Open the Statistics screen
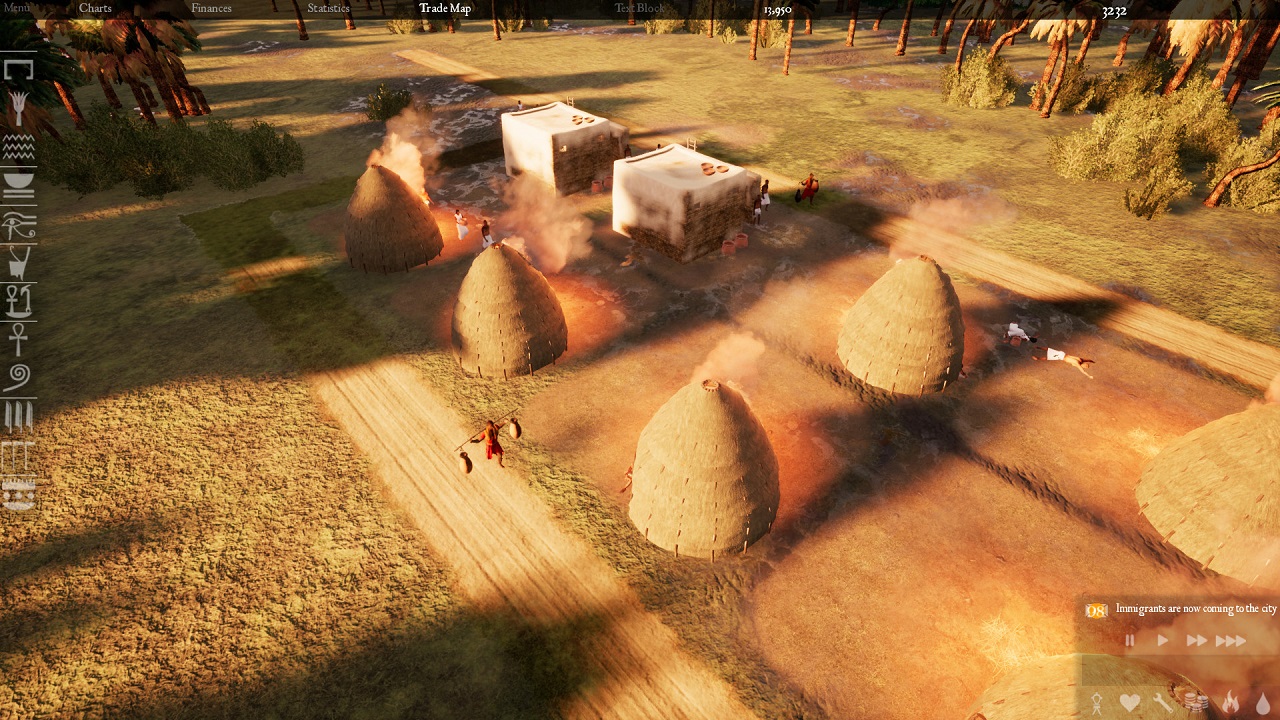Image resolution: width=1280 pixels, height=720 pixels. point(328,8)
